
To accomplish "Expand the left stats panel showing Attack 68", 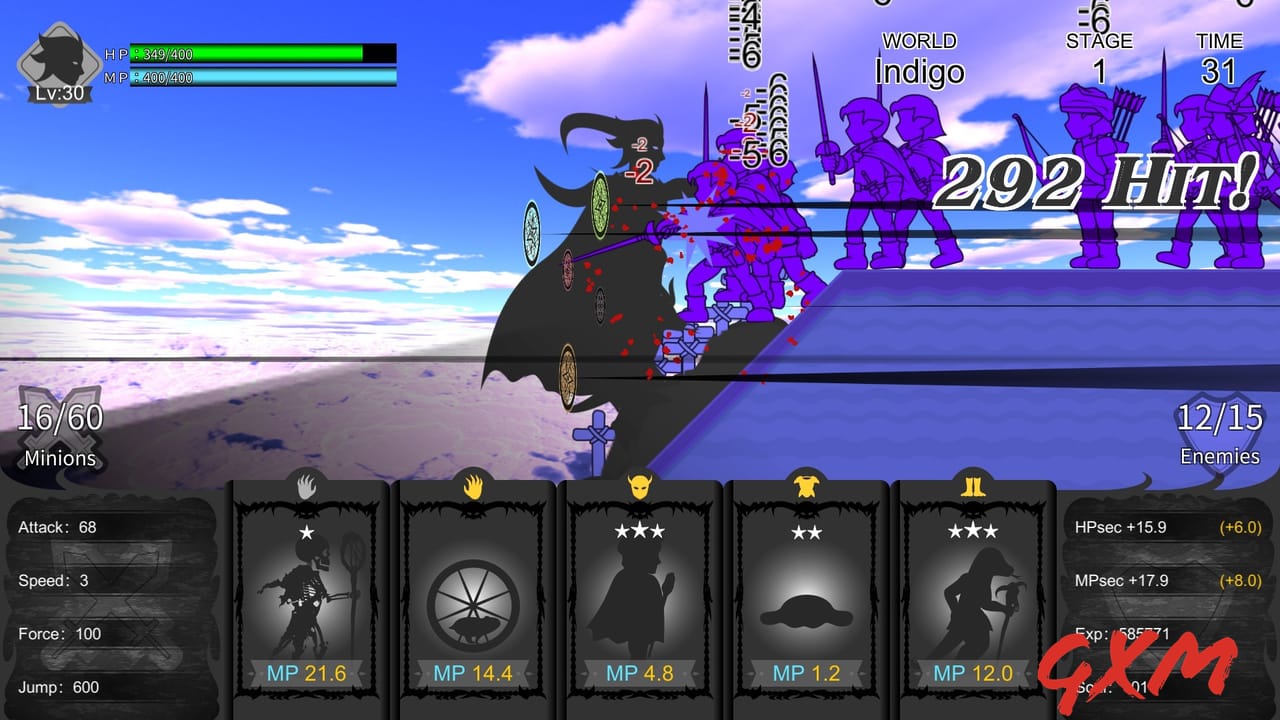I will coord(110,600).
